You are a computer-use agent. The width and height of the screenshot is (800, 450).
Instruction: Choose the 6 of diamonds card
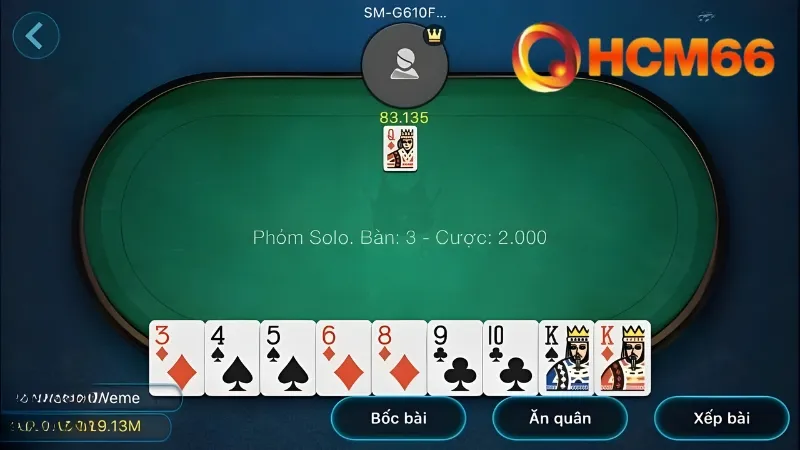(343, 358)
